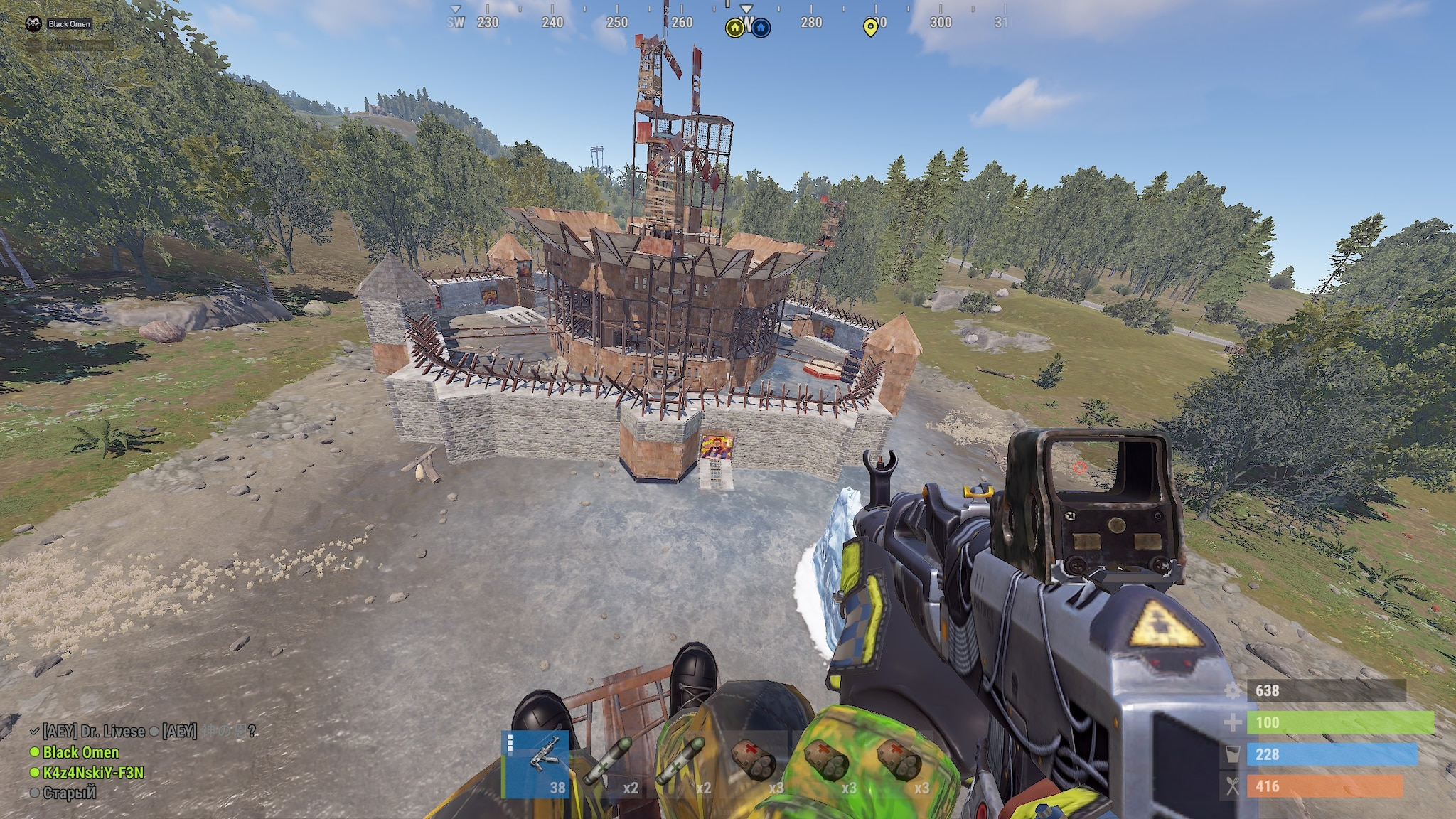This screenshot has height=819, width=1456.
Task: Click the yellow home marker on the compass
Action: pyautogui.click(x=734, y=28)
